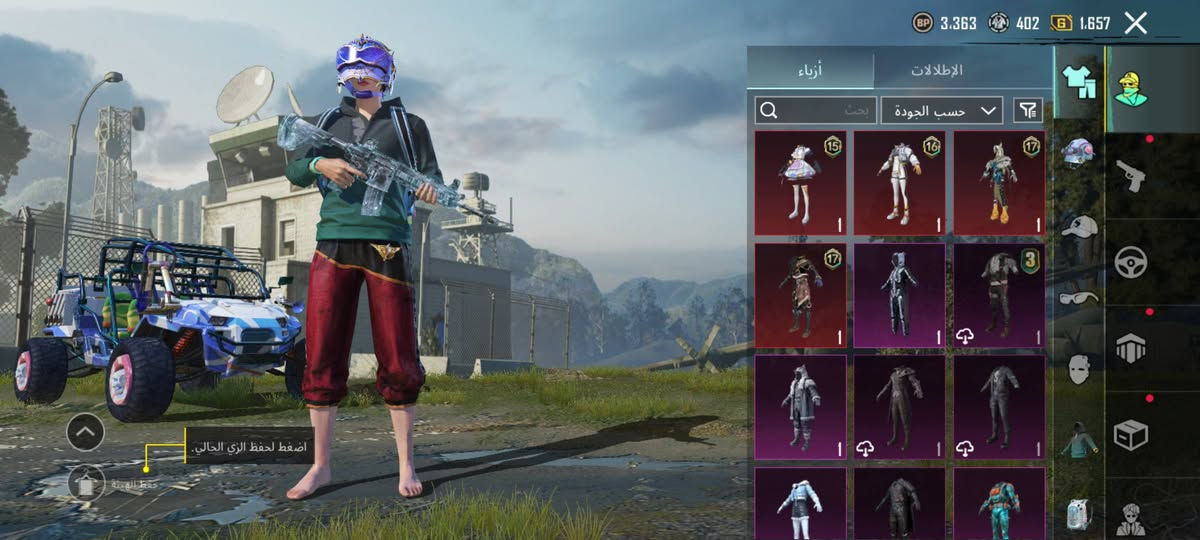
Task: Open the helmet category
Action: point(1078,152)
